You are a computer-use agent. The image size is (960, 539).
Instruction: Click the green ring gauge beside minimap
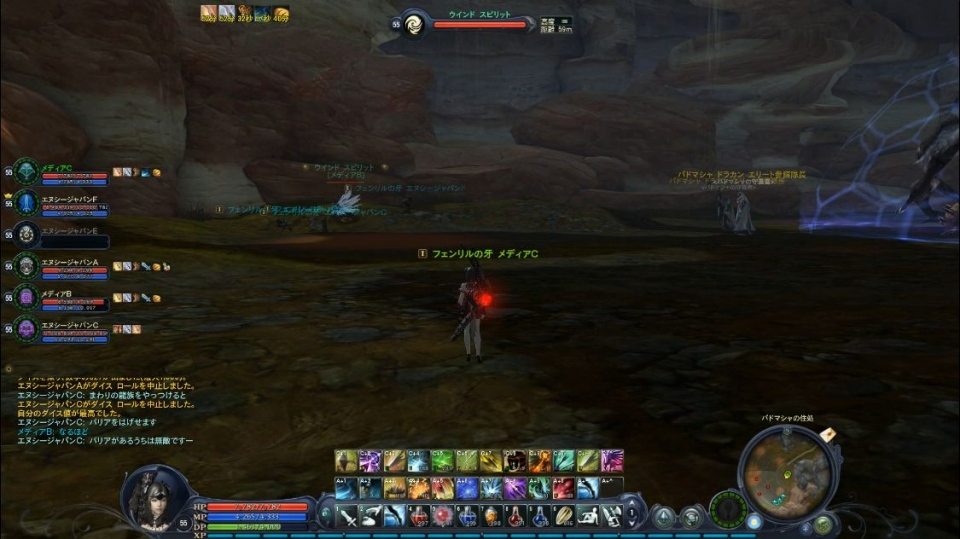point(727,508)
